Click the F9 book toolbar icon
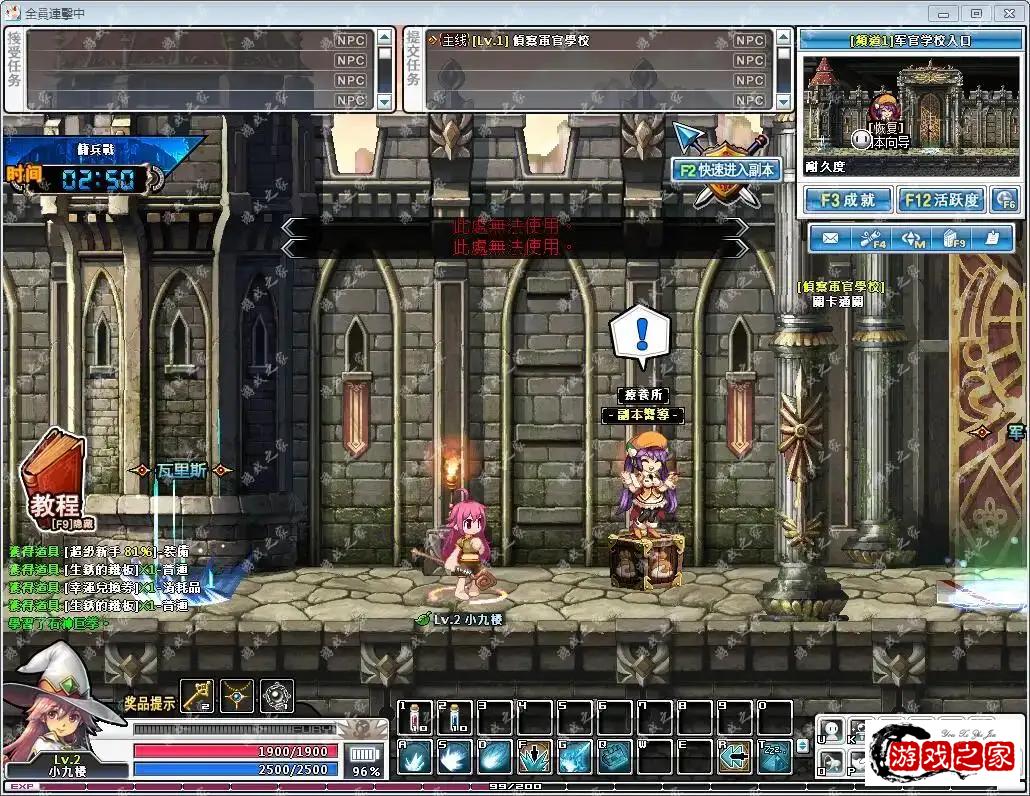1030x796 pixels. [x=951, y=239]
